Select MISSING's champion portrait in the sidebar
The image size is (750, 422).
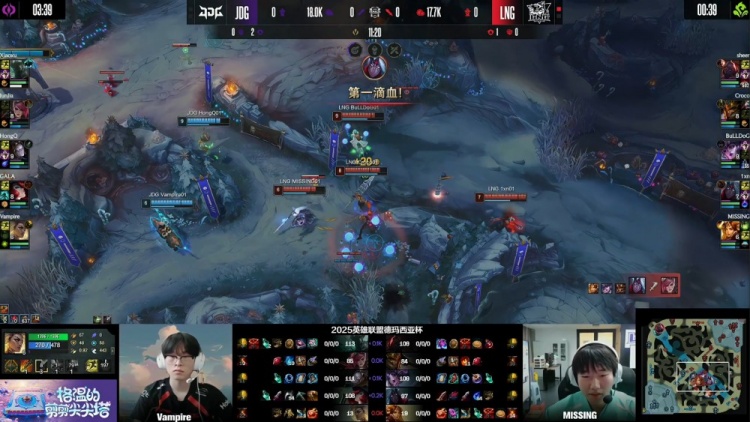730,232
